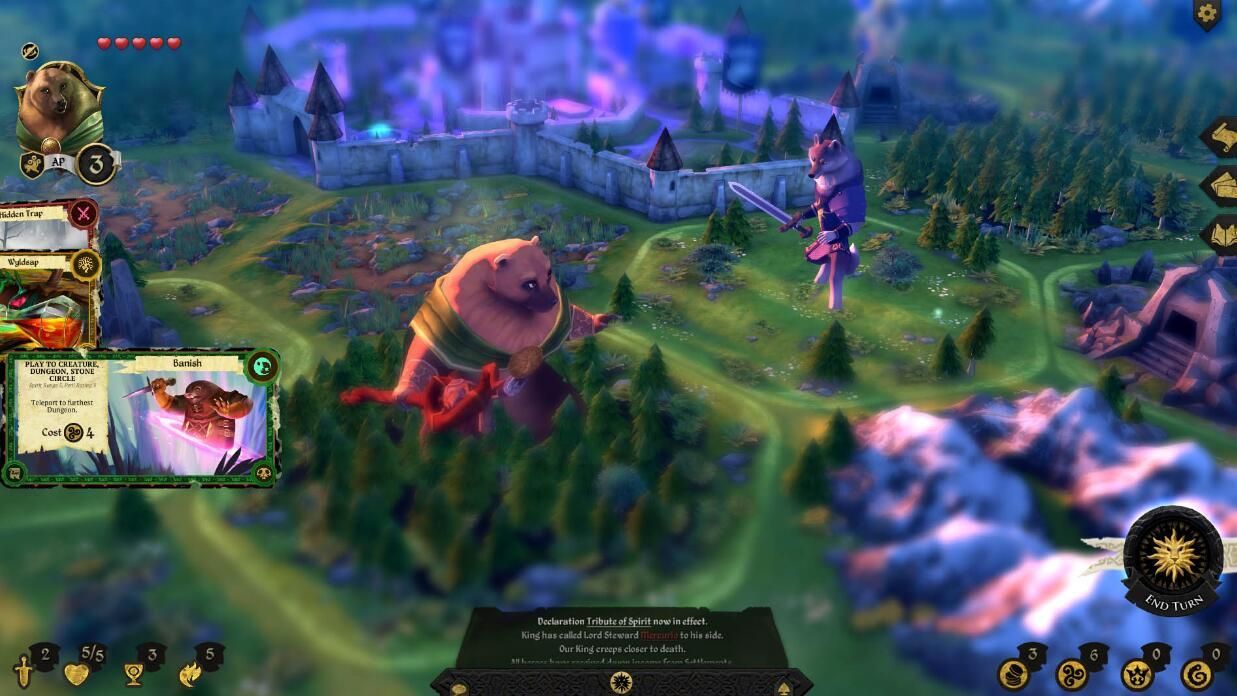
Task: Click the chalice Wits stat icon
Action: point(133,673)
